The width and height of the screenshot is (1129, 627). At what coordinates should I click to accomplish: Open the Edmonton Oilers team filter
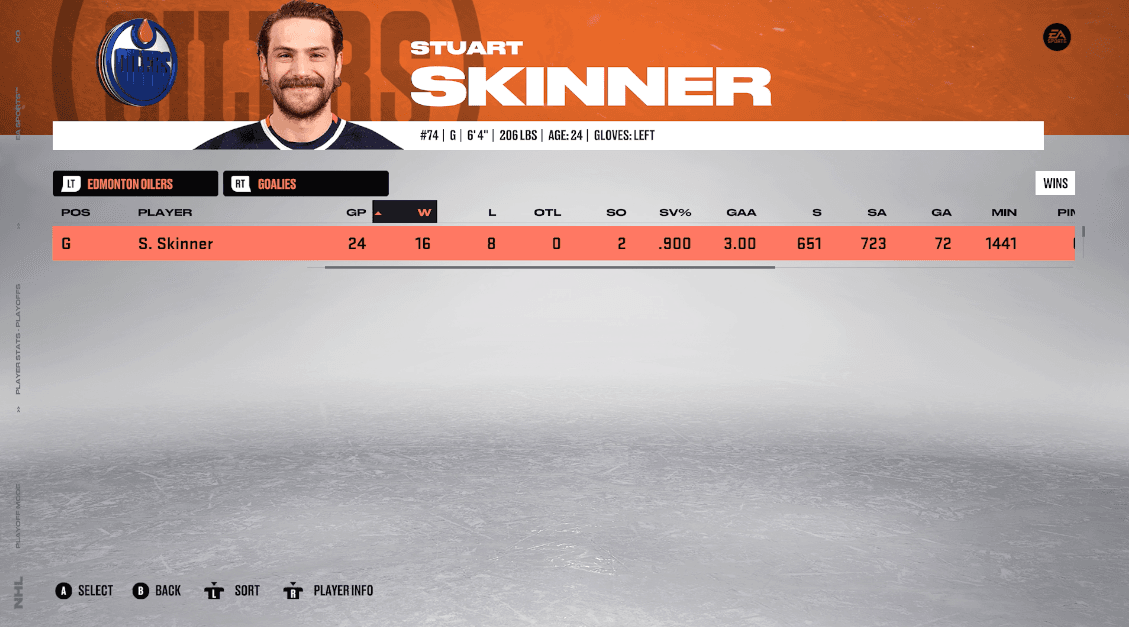[x=135, y=184]
